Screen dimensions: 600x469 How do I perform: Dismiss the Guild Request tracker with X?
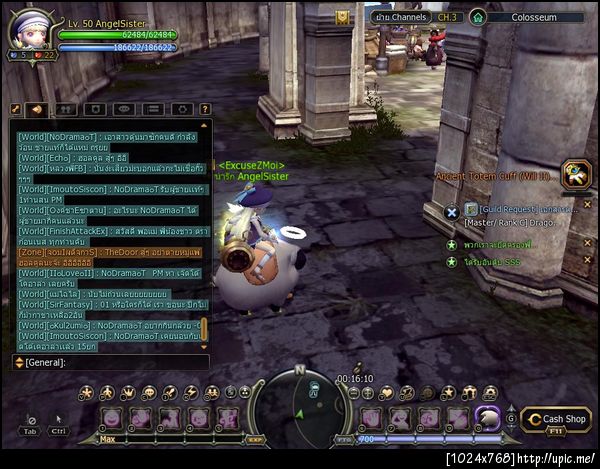(452, 211)
